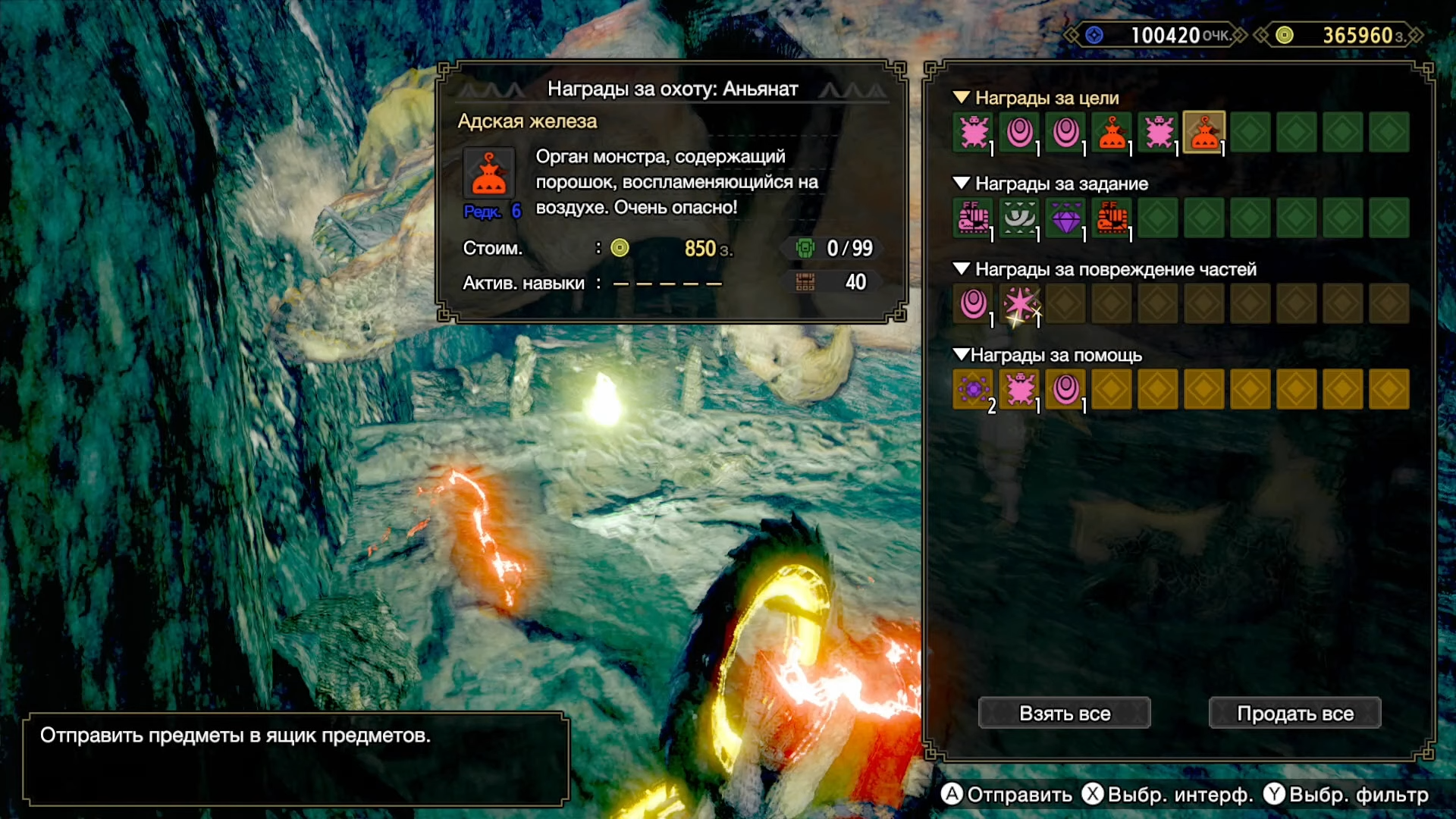The image size is (1456, 819).
Task: Select the pink ticket in quest rewards
Action: click(x=973, y=218)
